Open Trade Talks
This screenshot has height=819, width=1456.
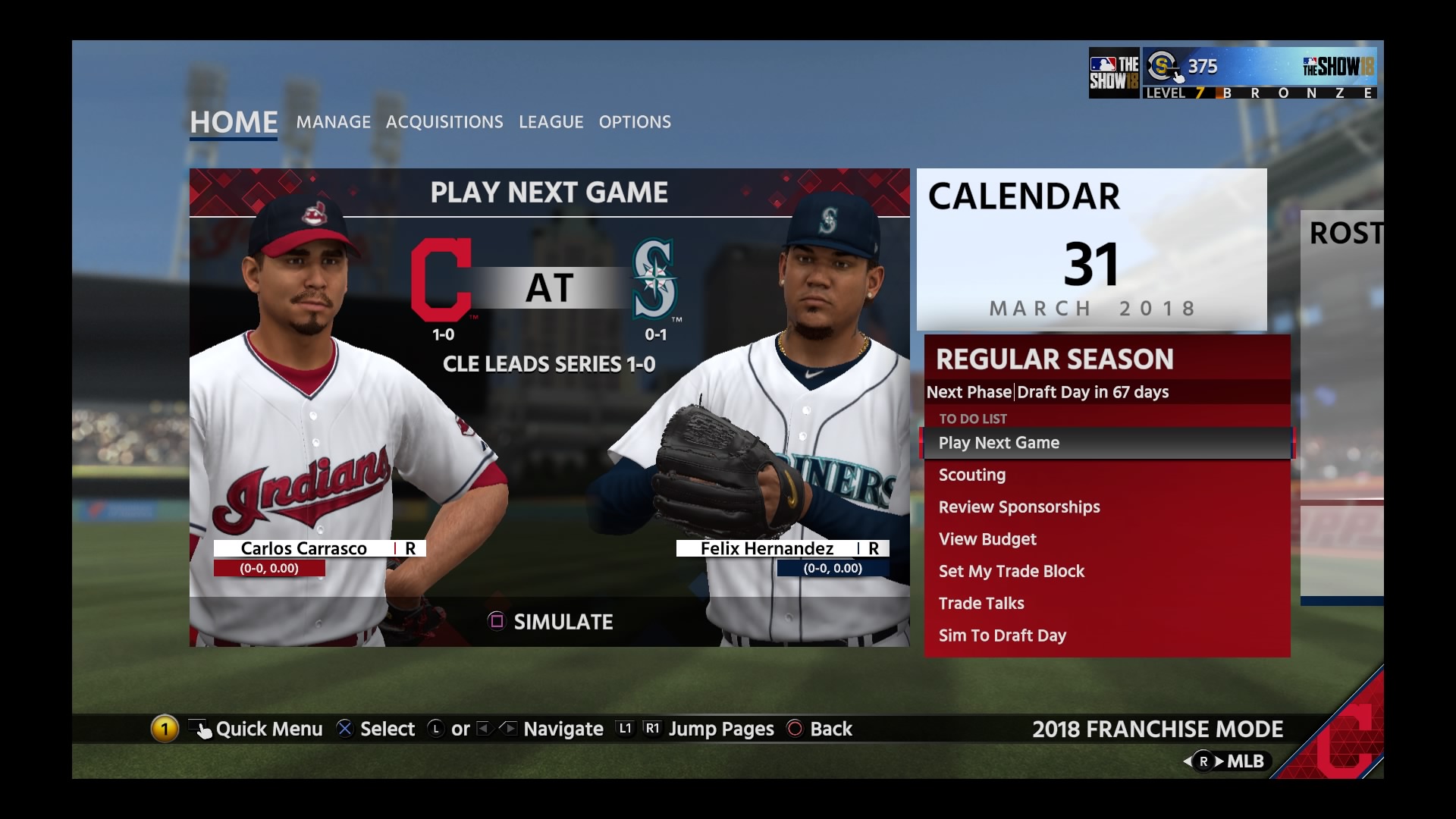981,604
